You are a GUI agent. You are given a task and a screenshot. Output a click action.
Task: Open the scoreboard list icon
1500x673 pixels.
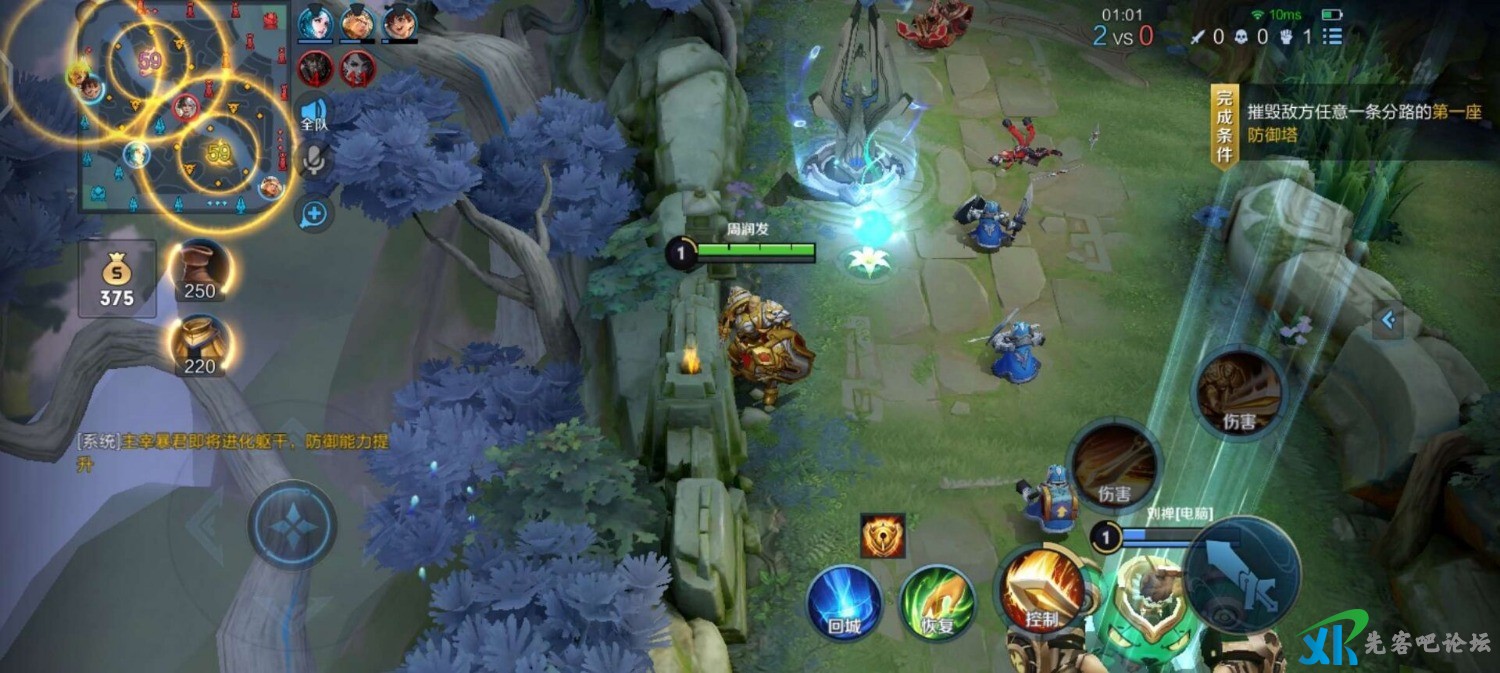(1332, 37)
